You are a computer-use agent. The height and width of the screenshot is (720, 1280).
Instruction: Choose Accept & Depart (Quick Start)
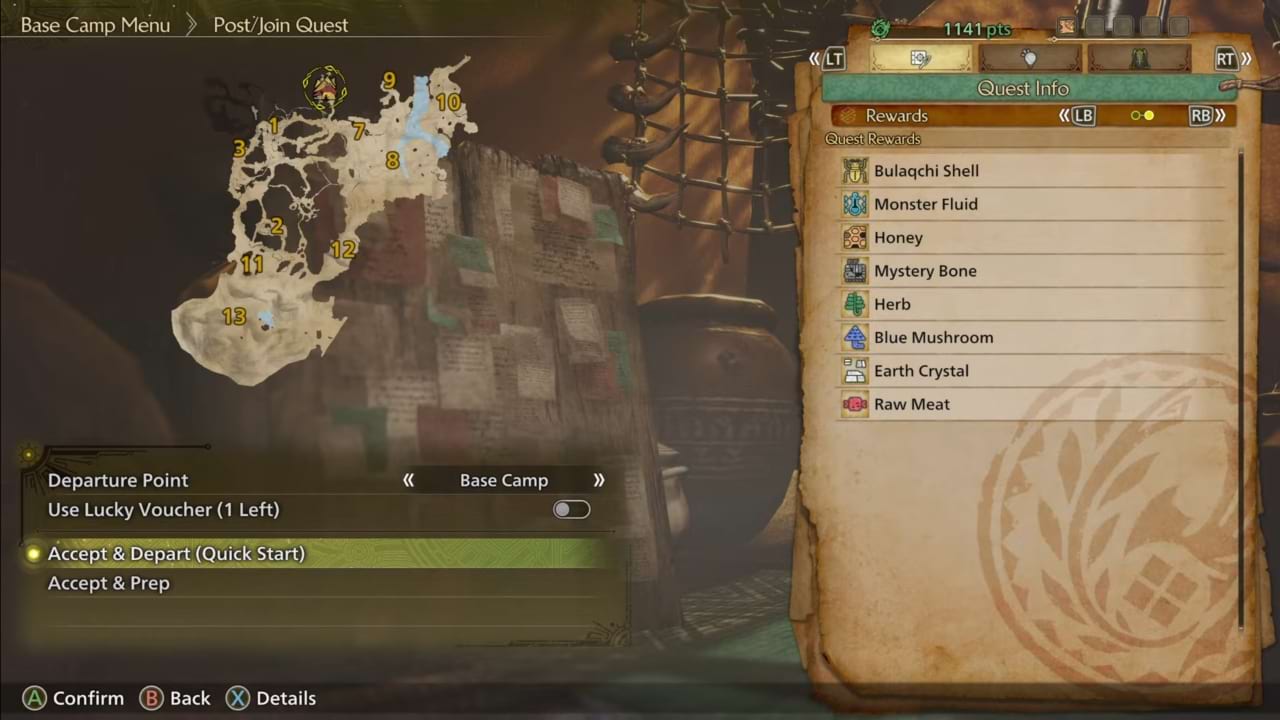[x=176, y=553]
